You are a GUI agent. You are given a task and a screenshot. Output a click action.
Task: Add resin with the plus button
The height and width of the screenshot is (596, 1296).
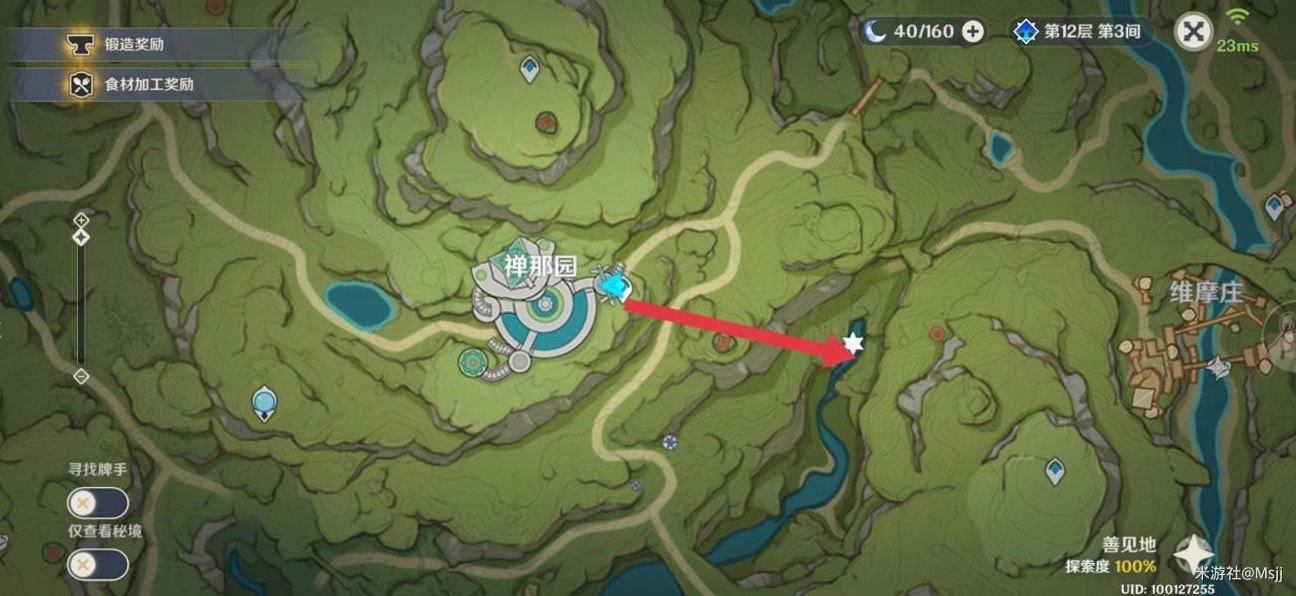point(972,31)
